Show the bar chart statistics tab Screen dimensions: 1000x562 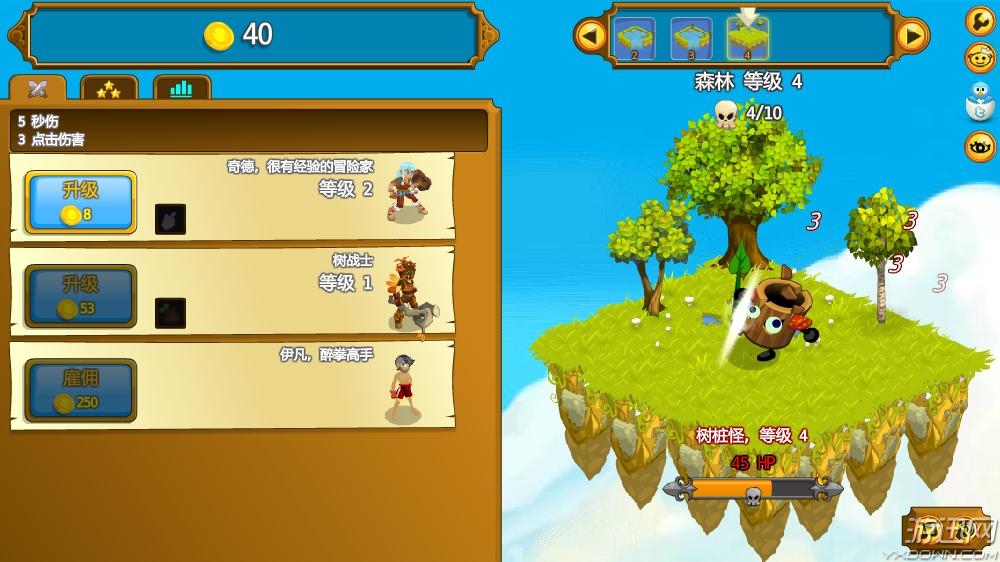point(181,89)
